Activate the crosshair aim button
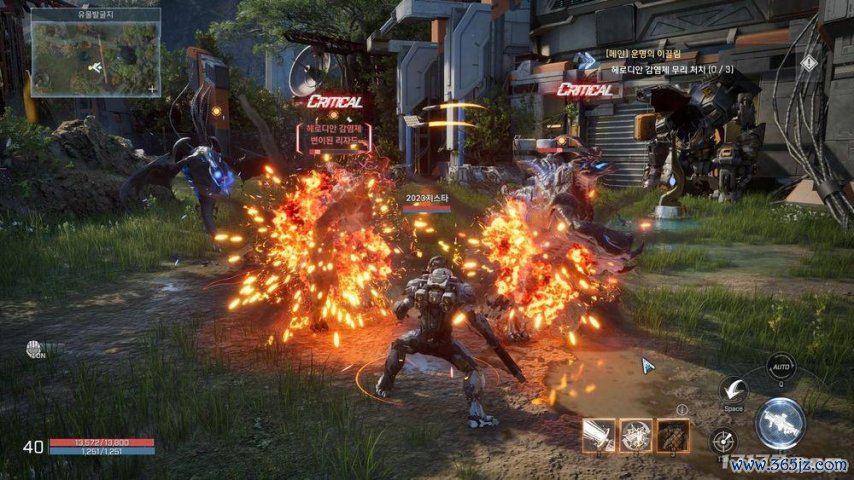 point(724,440)
